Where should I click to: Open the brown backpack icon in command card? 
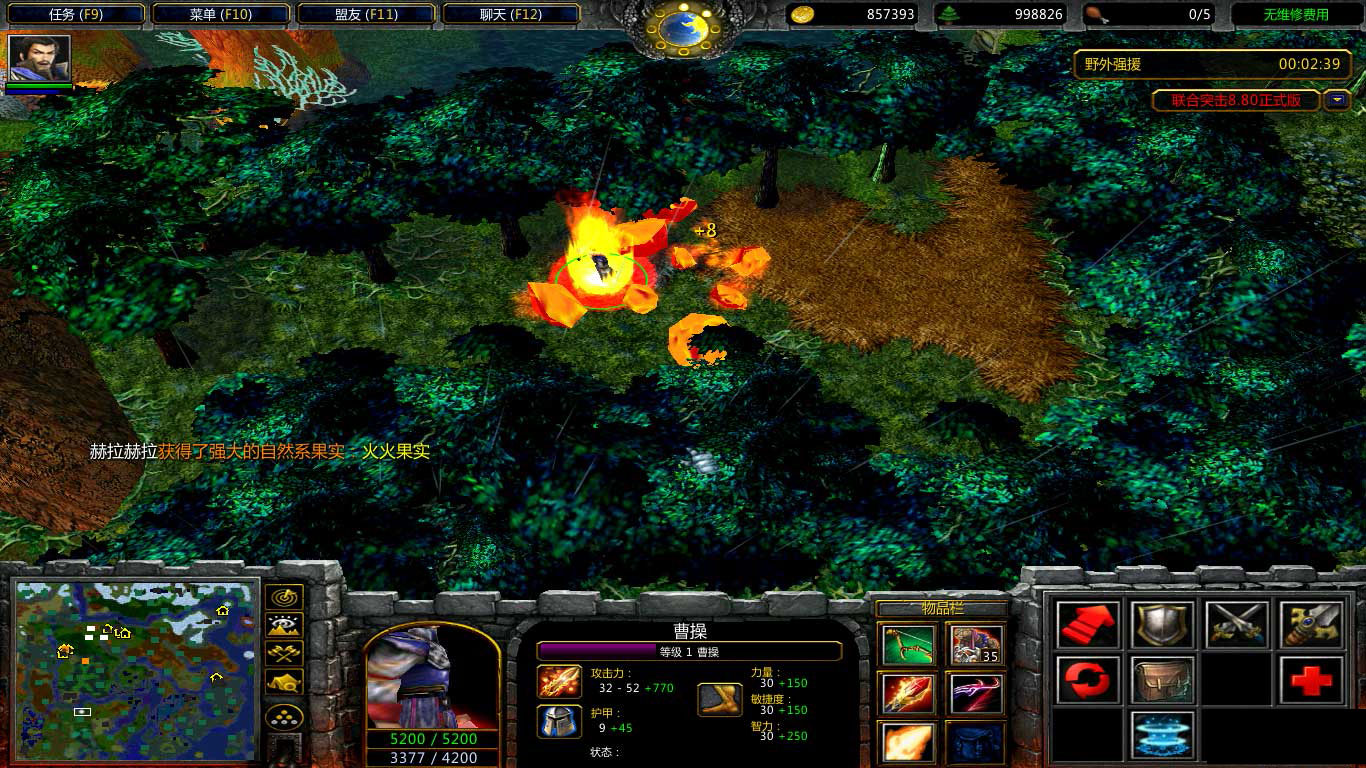[x=1162, y=680]
